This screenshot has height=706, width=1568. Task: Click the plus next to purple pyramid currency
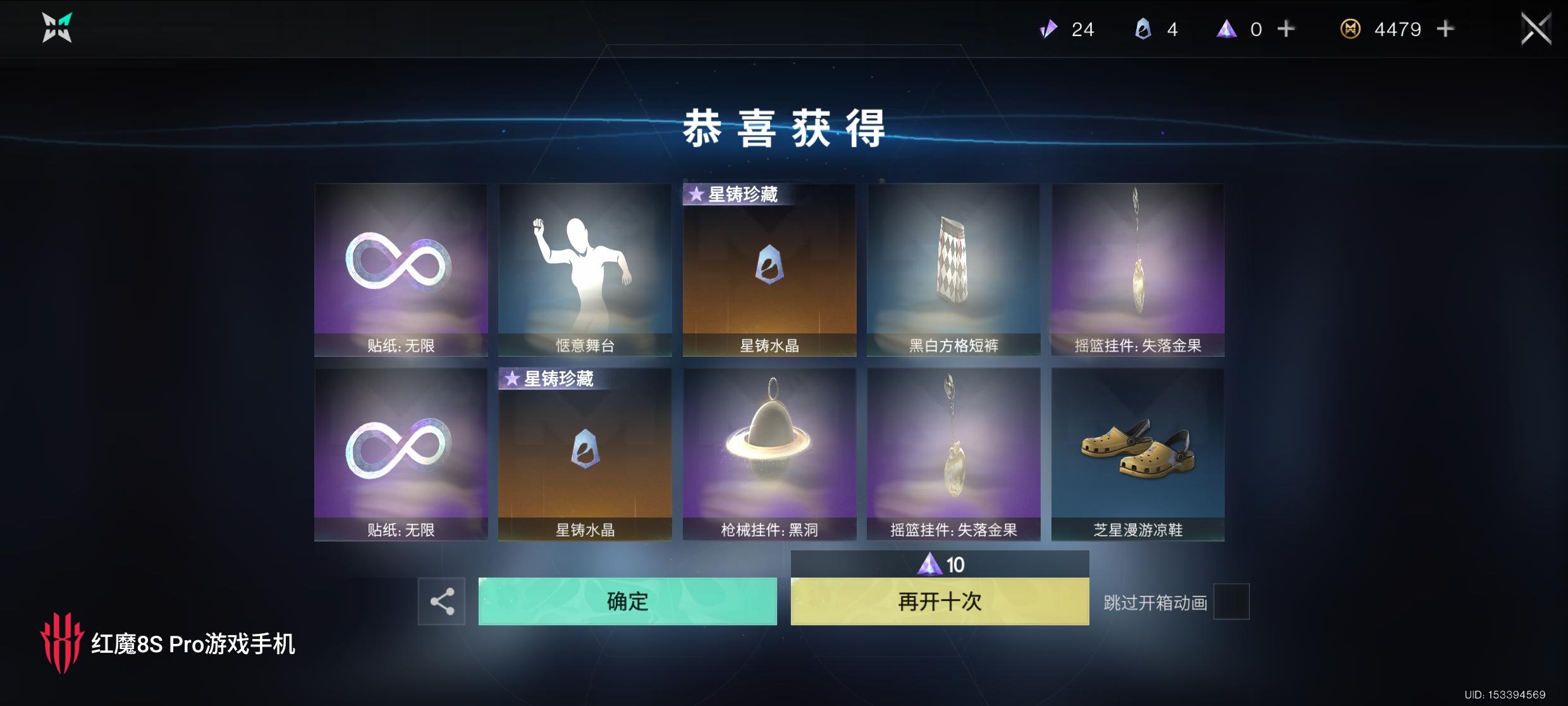click(x=1286, y=29)
